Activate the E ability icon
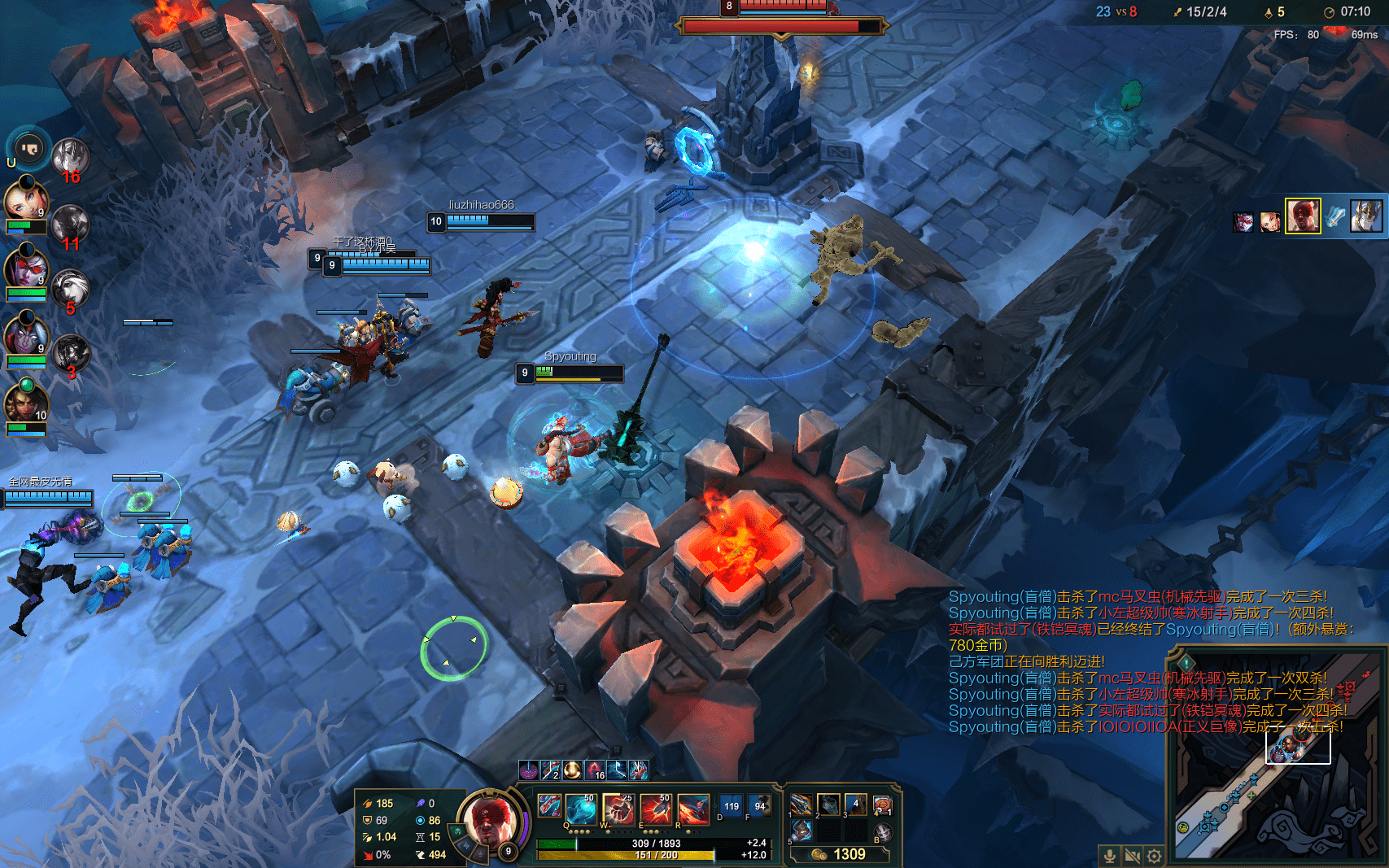 655,809
